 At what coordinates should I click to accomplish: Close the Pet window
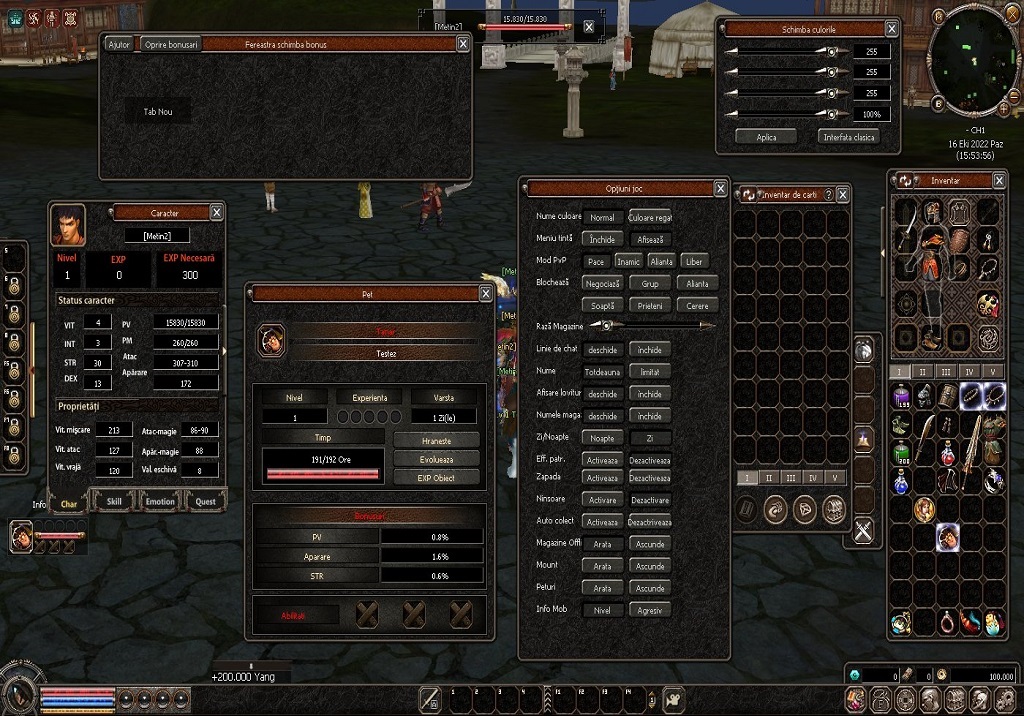(486, 294)
